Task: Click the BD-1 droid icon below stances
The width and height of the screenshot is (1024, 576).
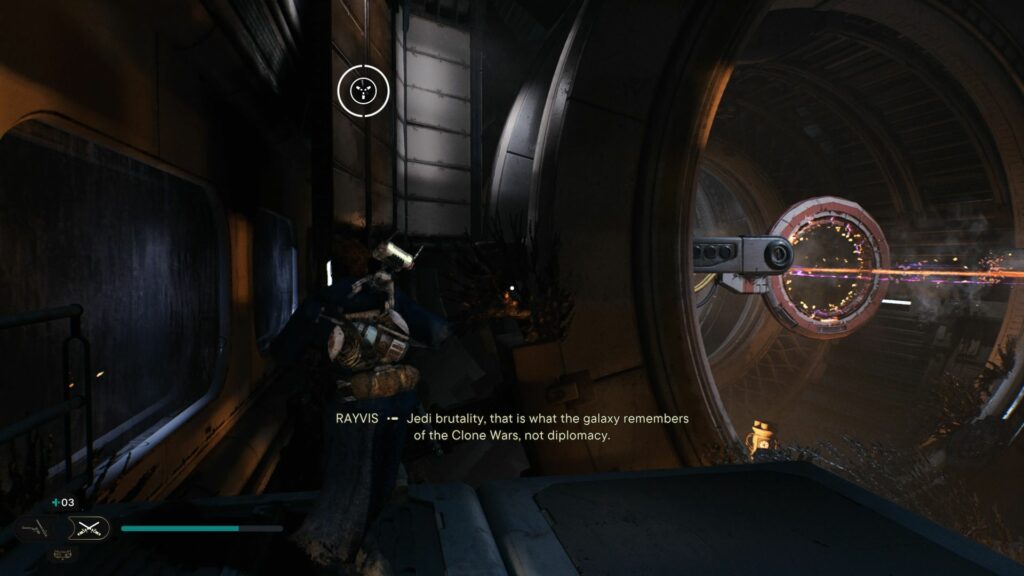Action: click(62, 554)
